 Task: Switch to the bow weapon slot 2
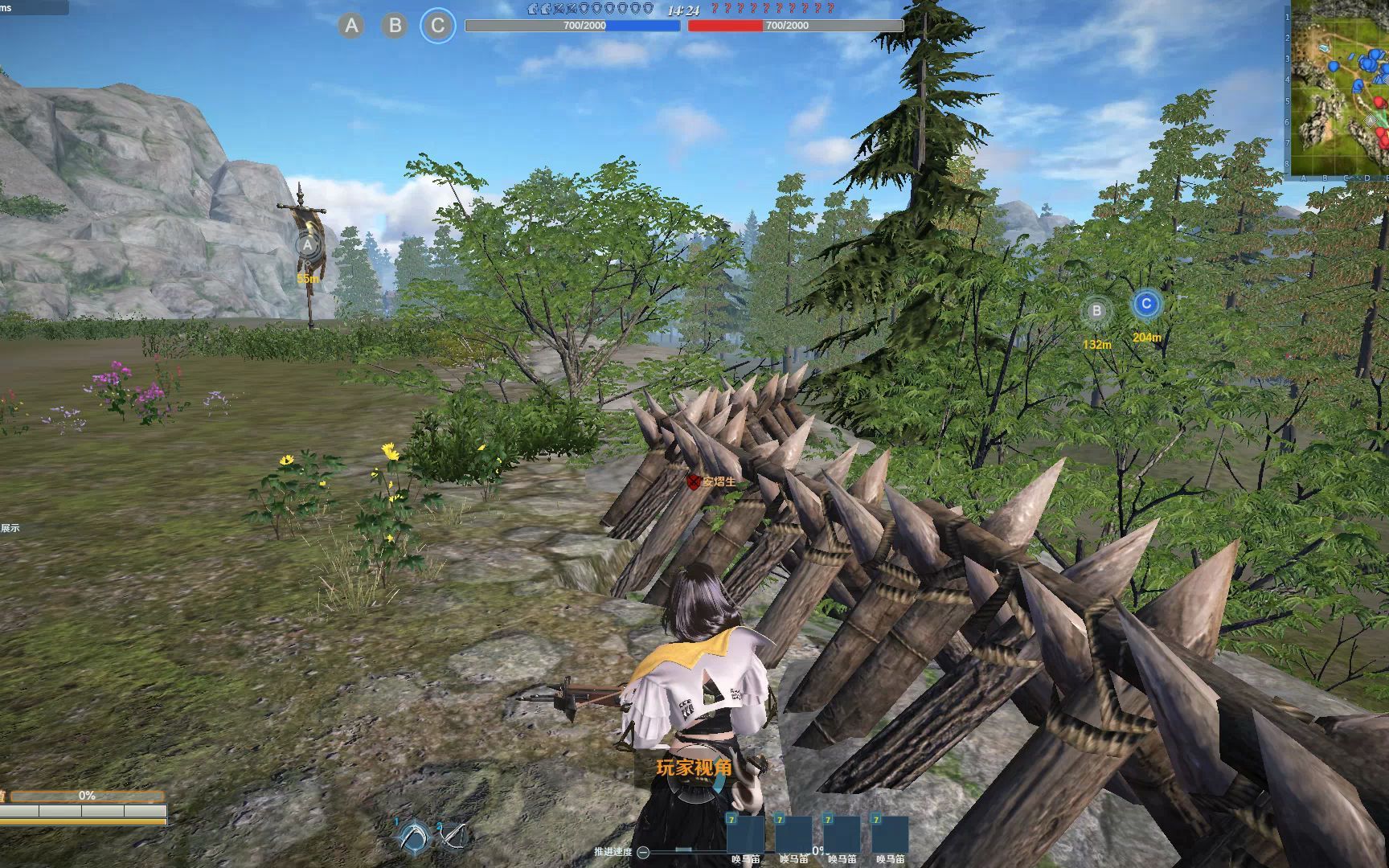click(454, 837)
